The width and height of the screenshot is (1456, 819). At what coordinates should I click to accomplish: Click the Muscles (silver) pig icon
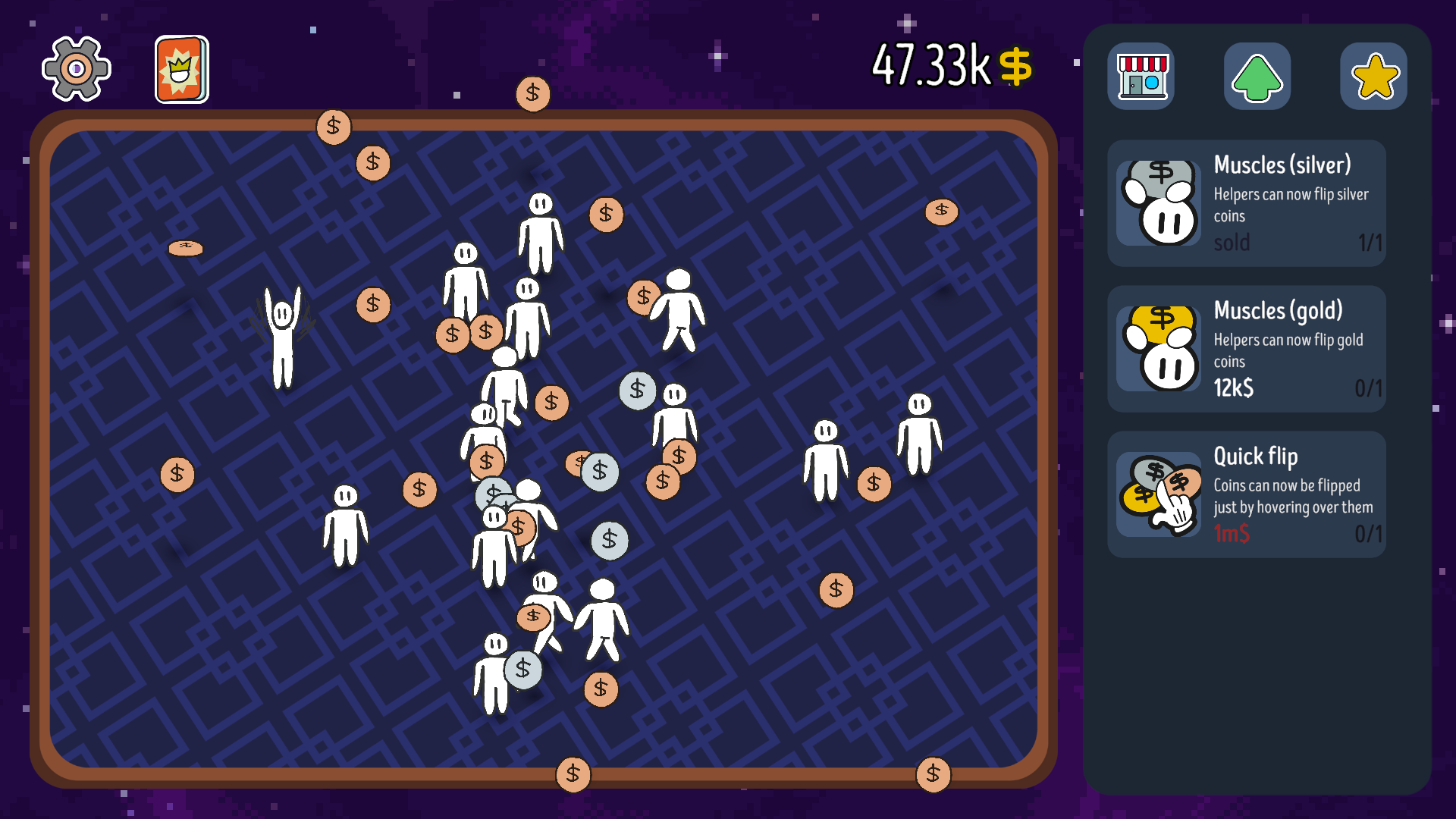1159,201
